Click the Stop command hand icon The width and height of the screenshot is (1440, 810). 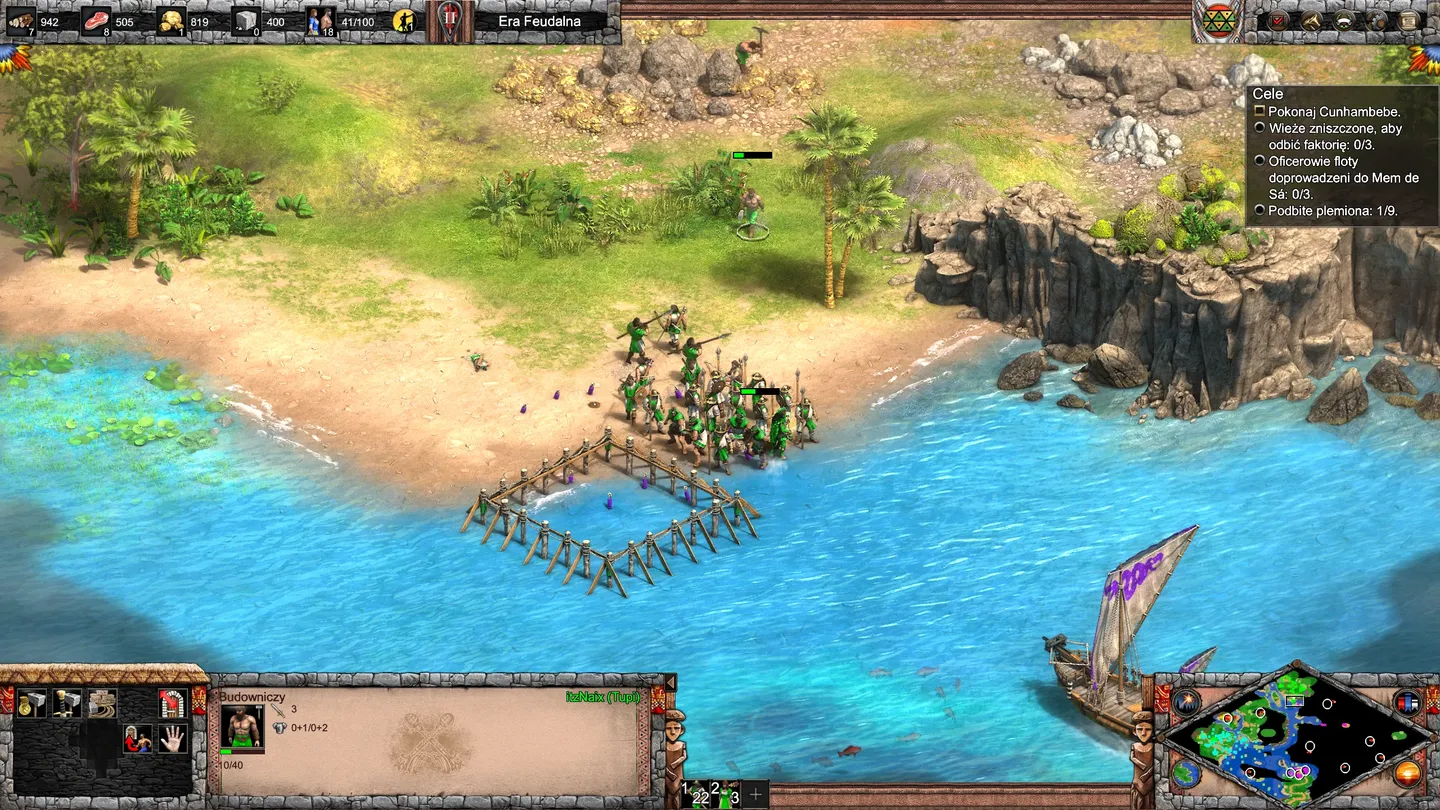171,739
